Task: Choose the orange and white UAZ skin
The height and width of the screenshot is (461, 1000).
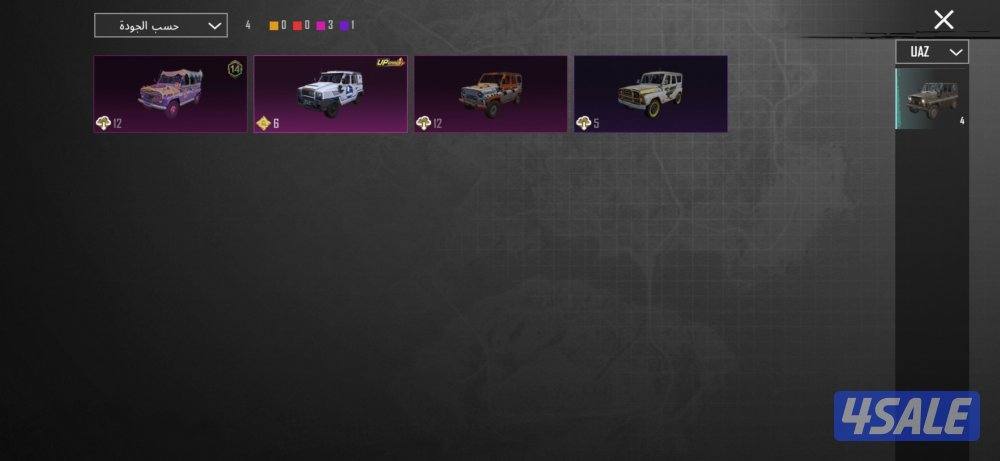Action: pyautogui.click(x=490, y=94)
